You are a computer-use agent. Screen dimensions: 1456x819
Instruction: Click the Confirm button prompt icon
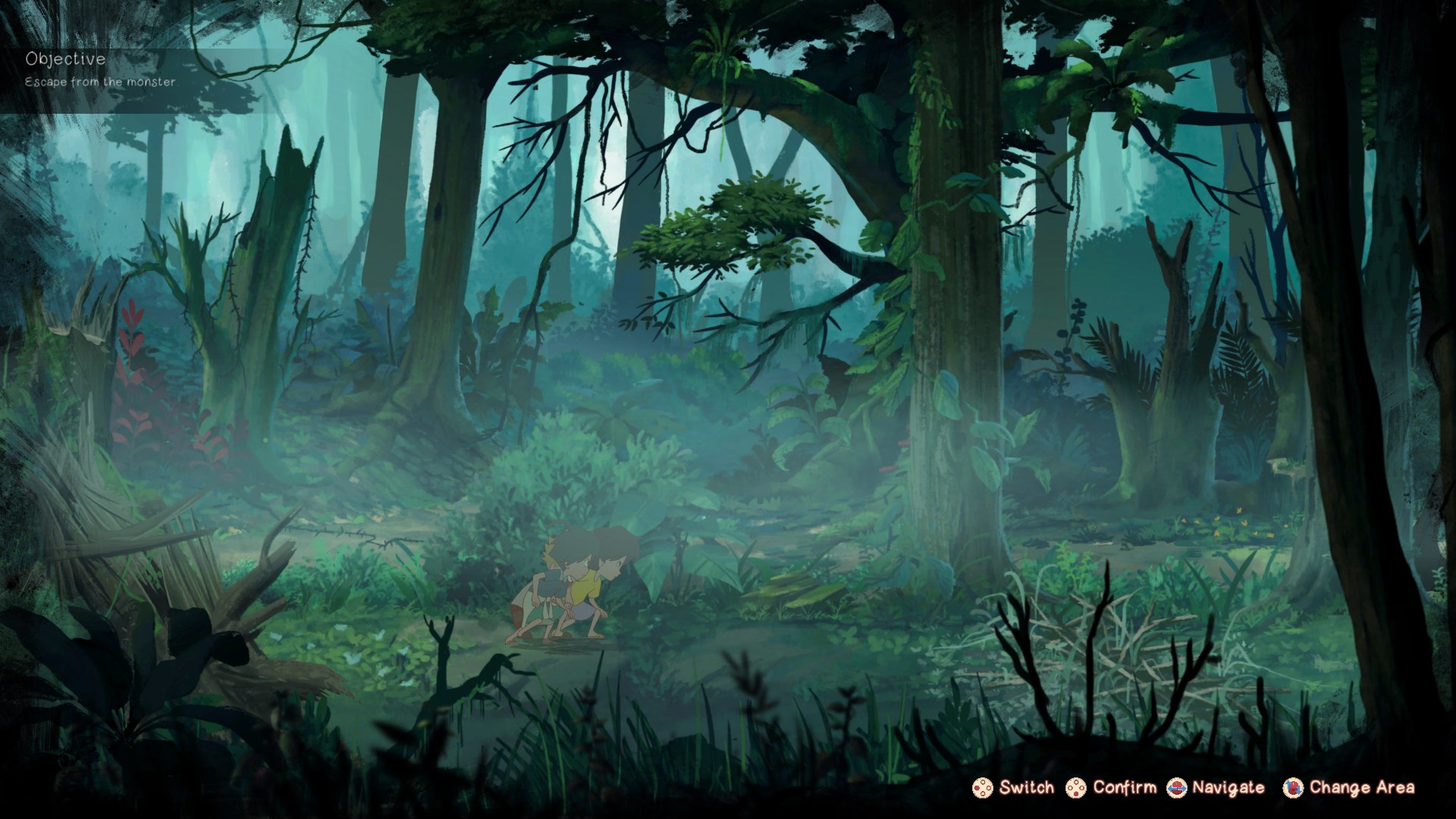(x=1076, y=789)
